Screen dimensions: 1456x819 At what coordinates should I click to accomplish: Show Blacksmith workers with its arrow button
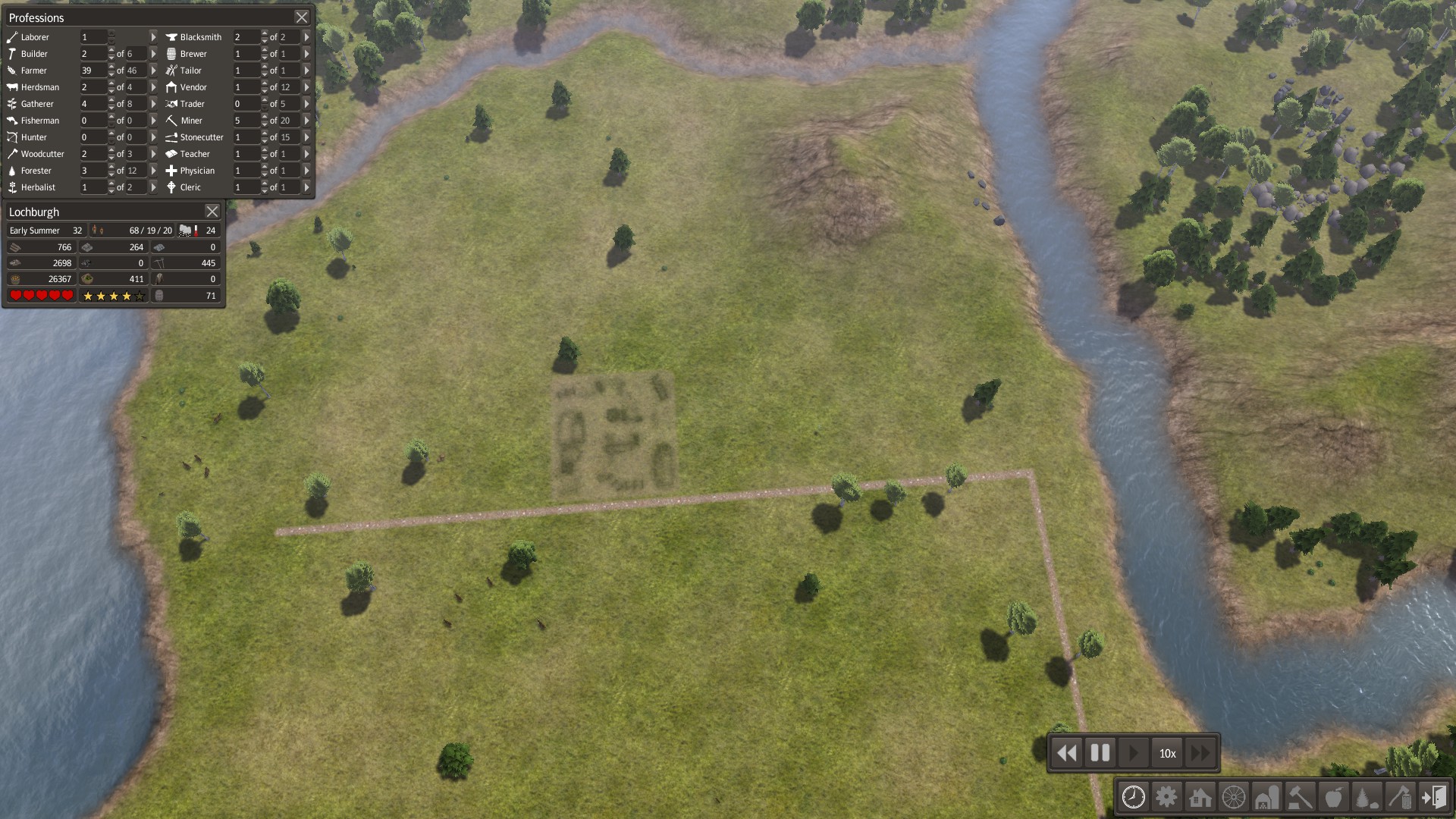pos(306,37)
